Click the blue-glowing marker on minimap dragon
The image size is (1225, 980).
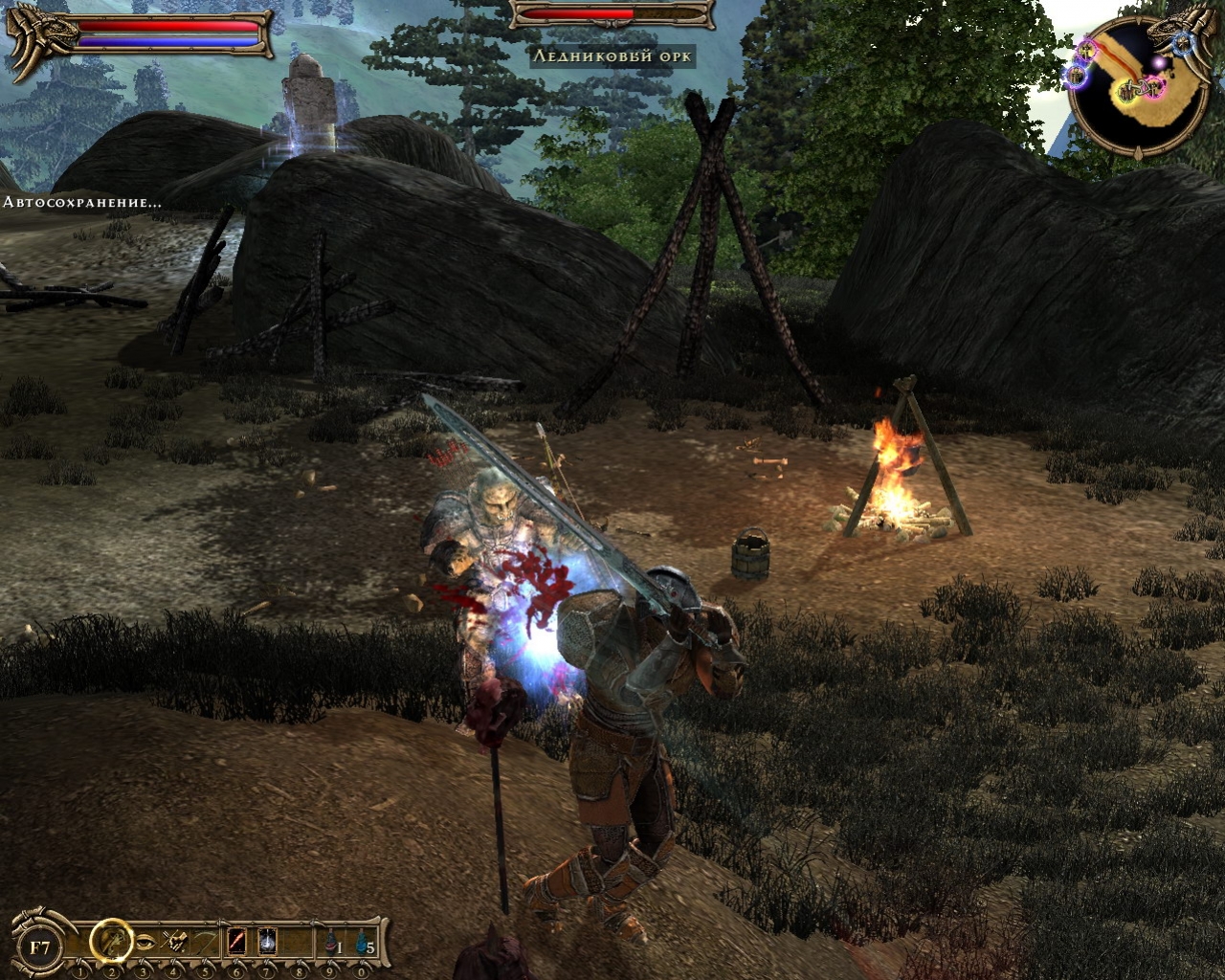tap(1181, 42)
